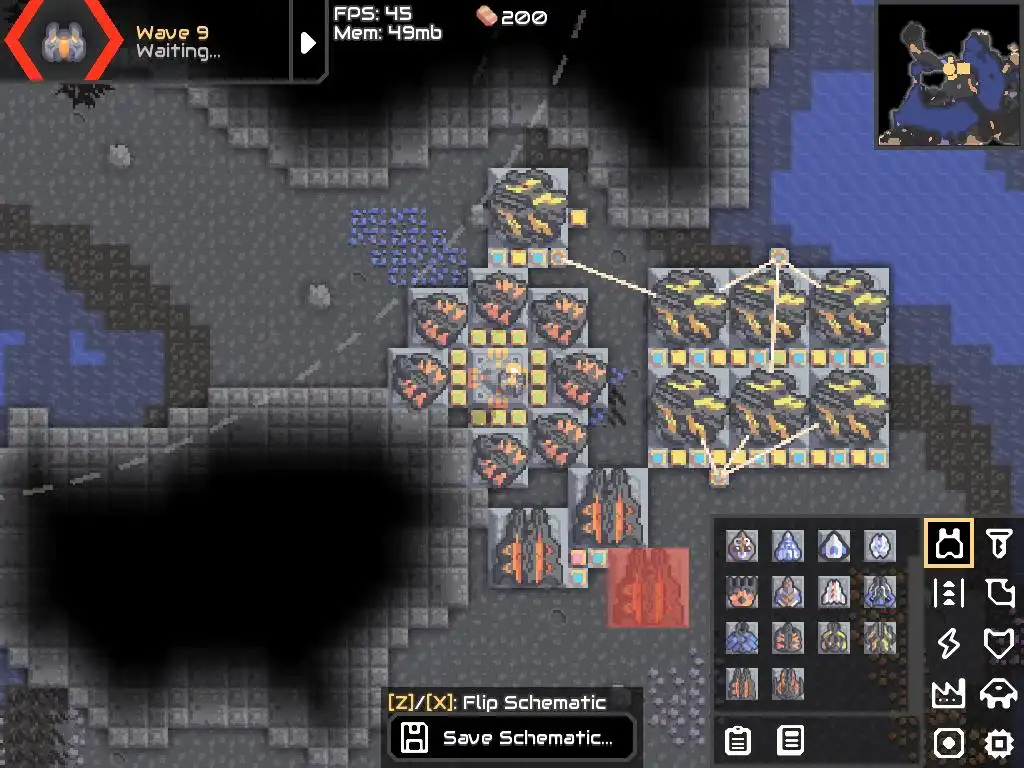Select the factory crafting category

(948, 693)
